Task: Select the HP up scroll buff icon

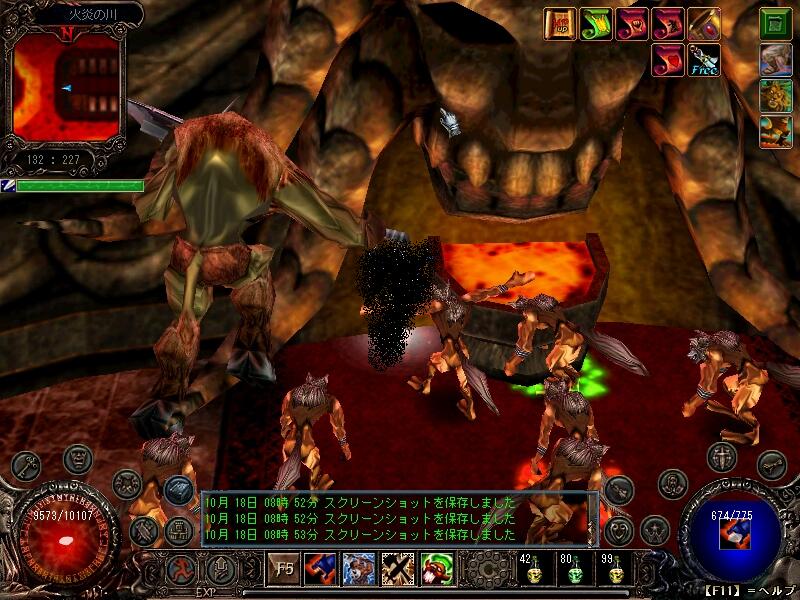Action: (559, 24)
